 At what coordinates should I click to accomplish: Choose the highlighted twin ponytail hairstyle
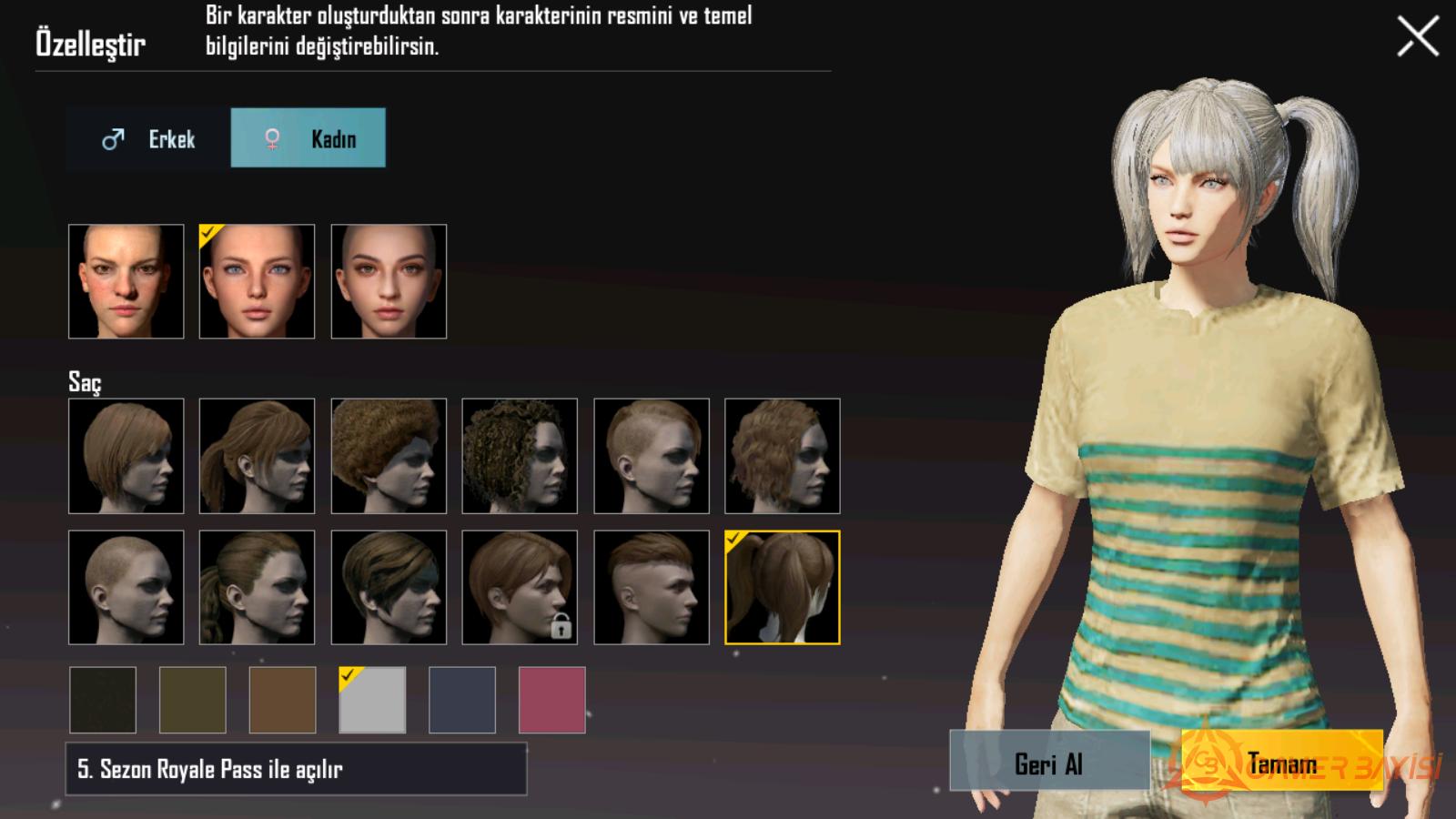[783, 588]
